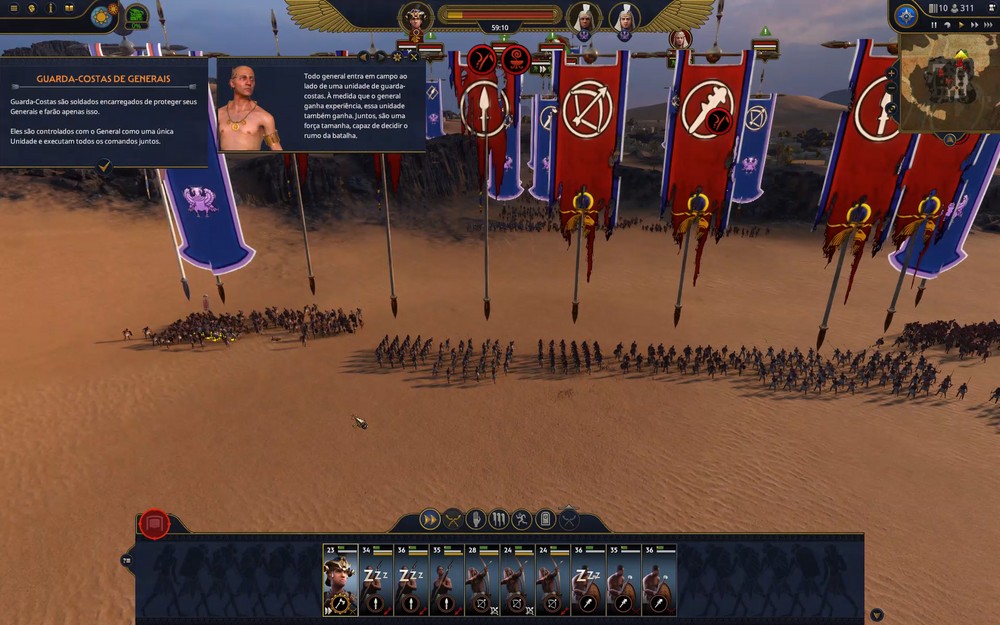Image resolution: width=1000 pixels, height=625 pixels.
Task: Set battle speed to fastest
Action: pyautogui.click(x=989, y=25)
